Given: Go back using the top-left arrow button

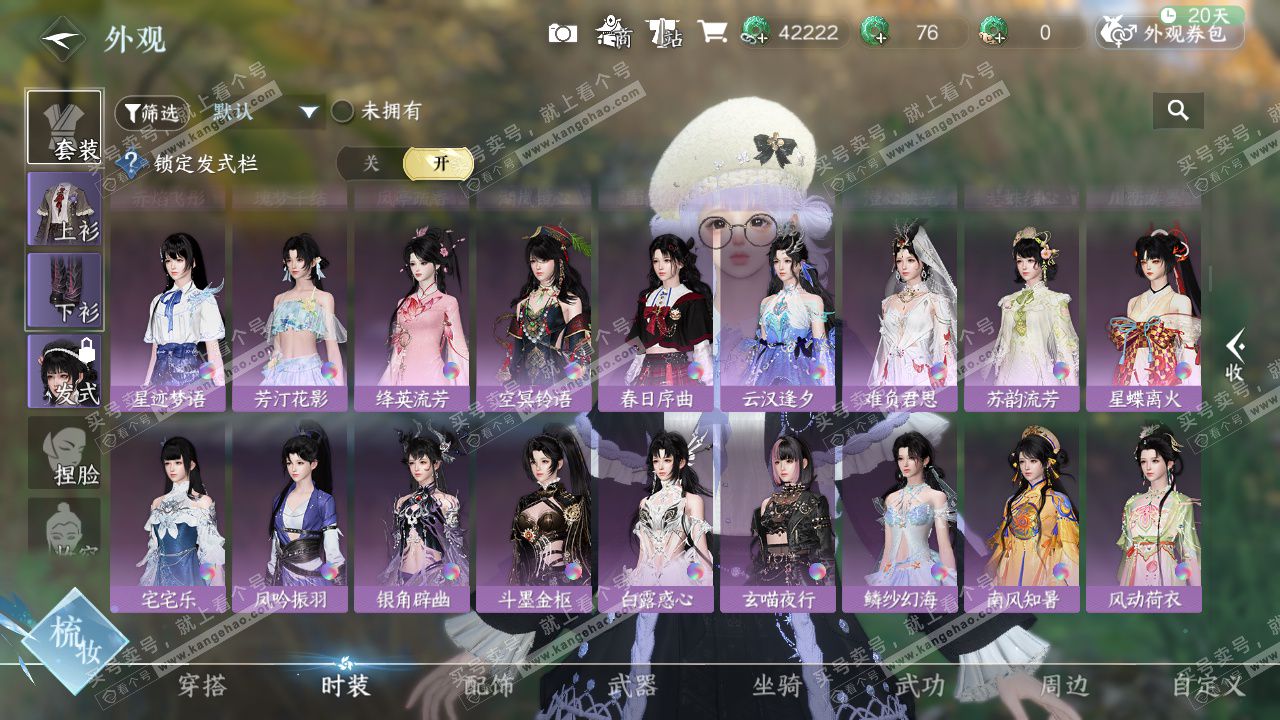Looking at the screenshot, I should click(62, 39).
